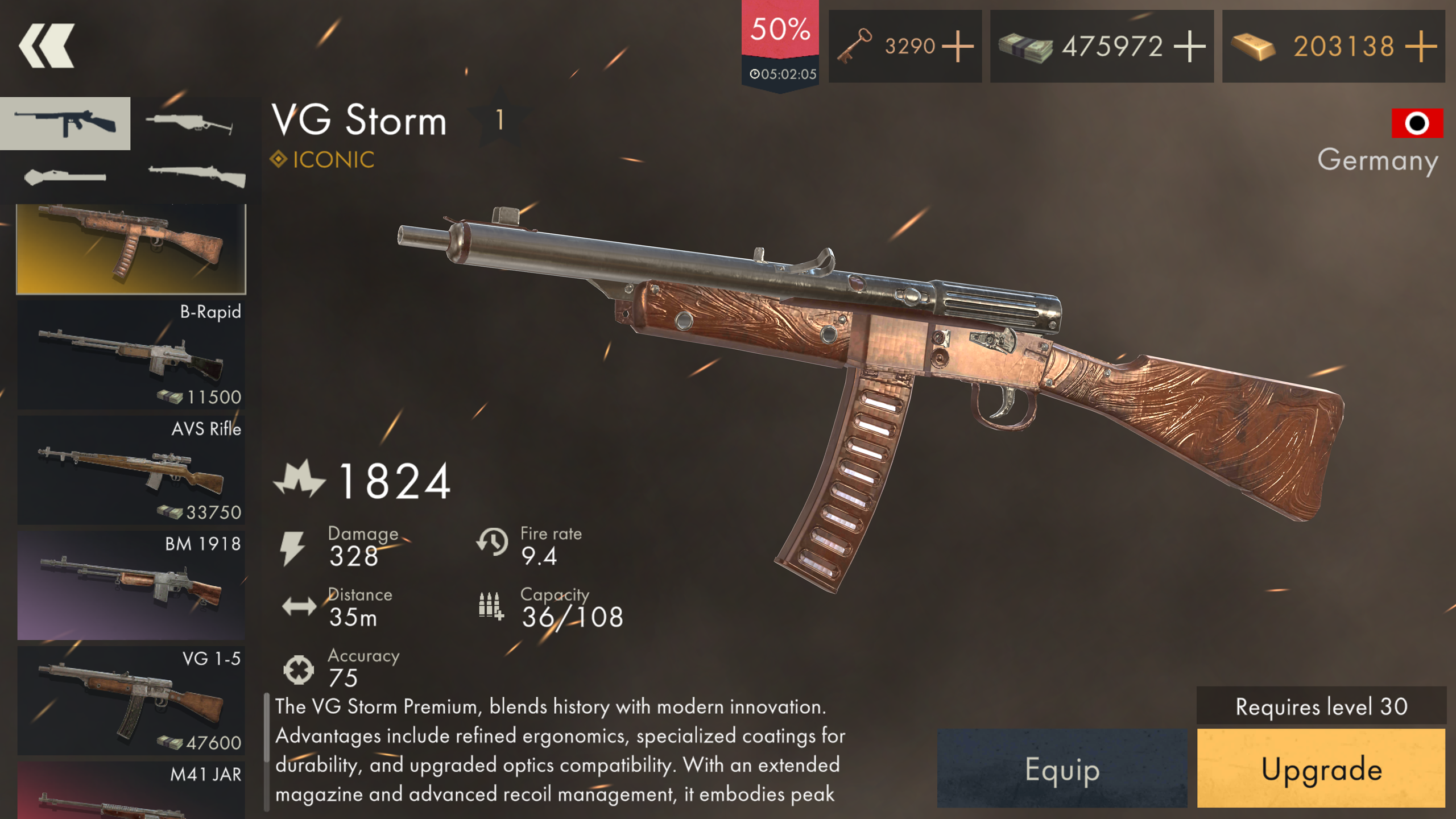Add more keys with the plus button
Viewport: 1456px width, 819px height.
(959, 47)
